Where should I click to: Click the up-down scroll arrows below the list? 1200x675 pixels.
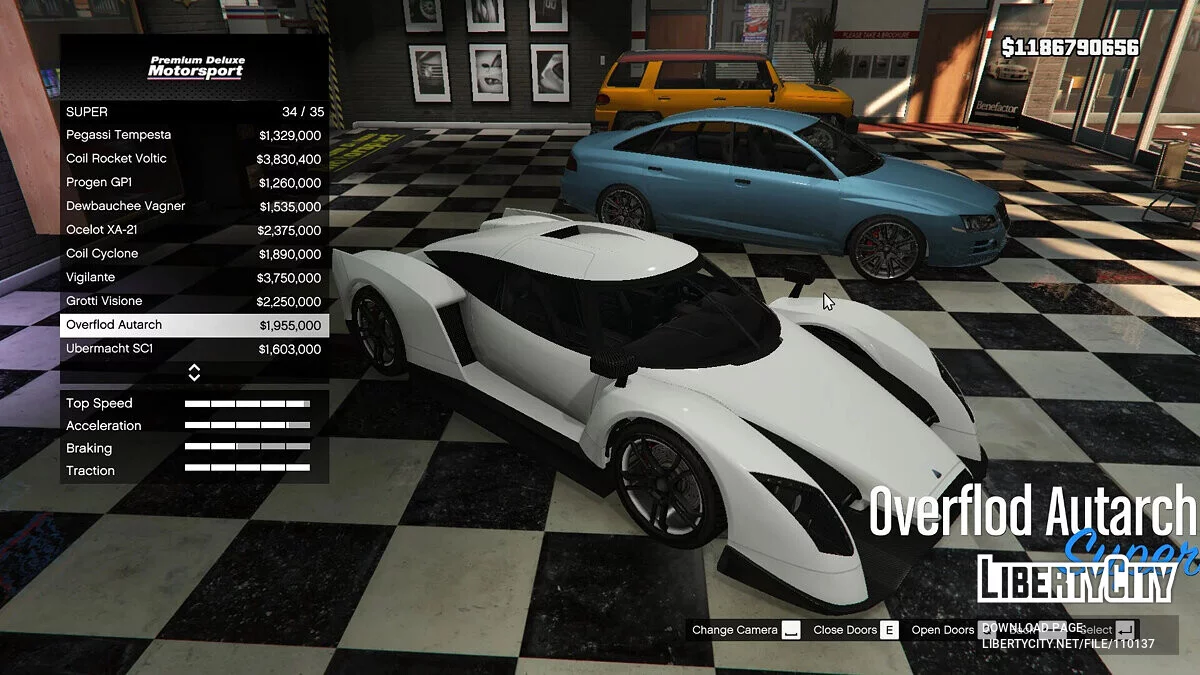[x=194, y=372]
